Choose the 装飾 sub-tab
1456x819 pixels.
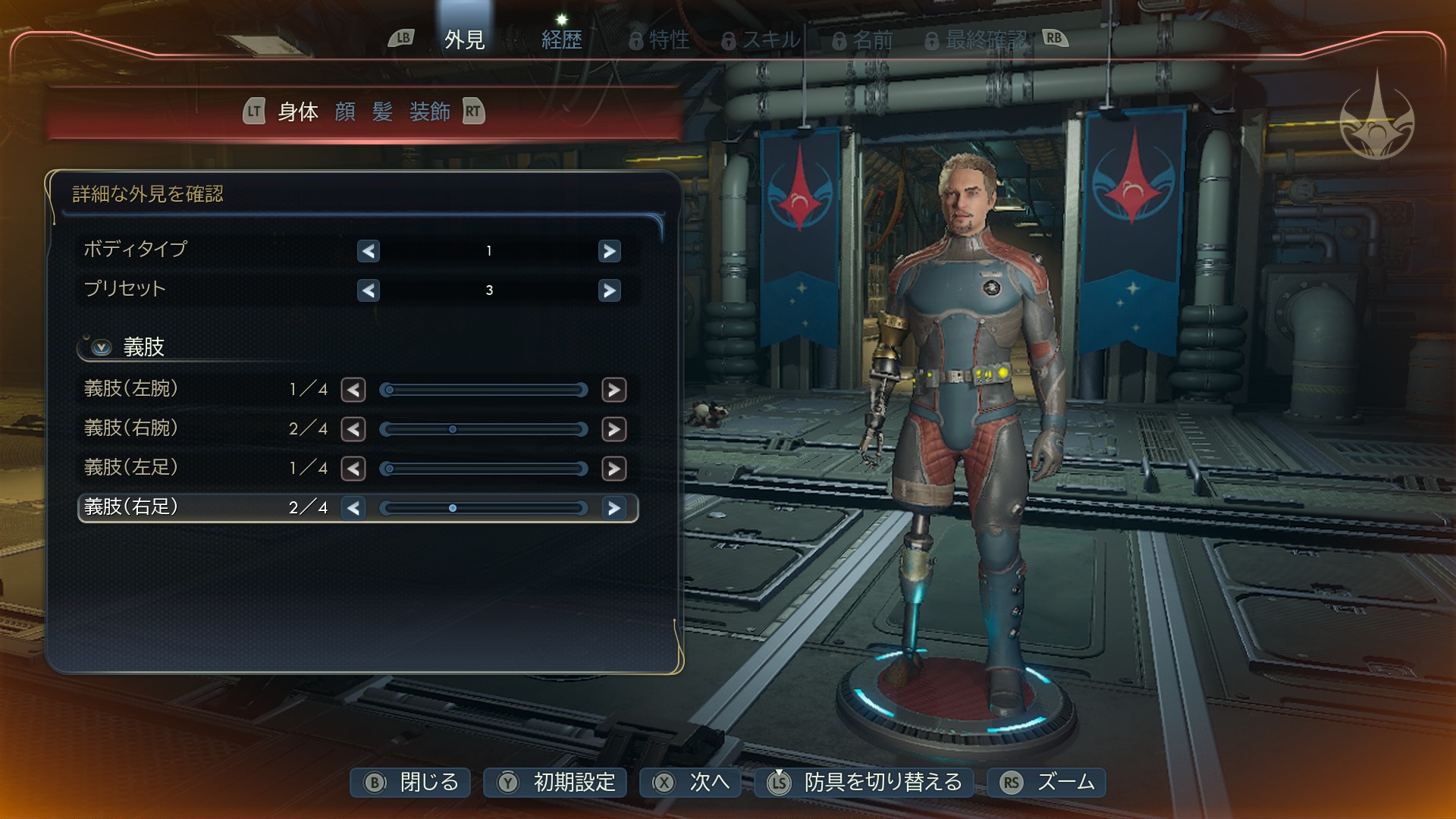(x=429, y=112)
